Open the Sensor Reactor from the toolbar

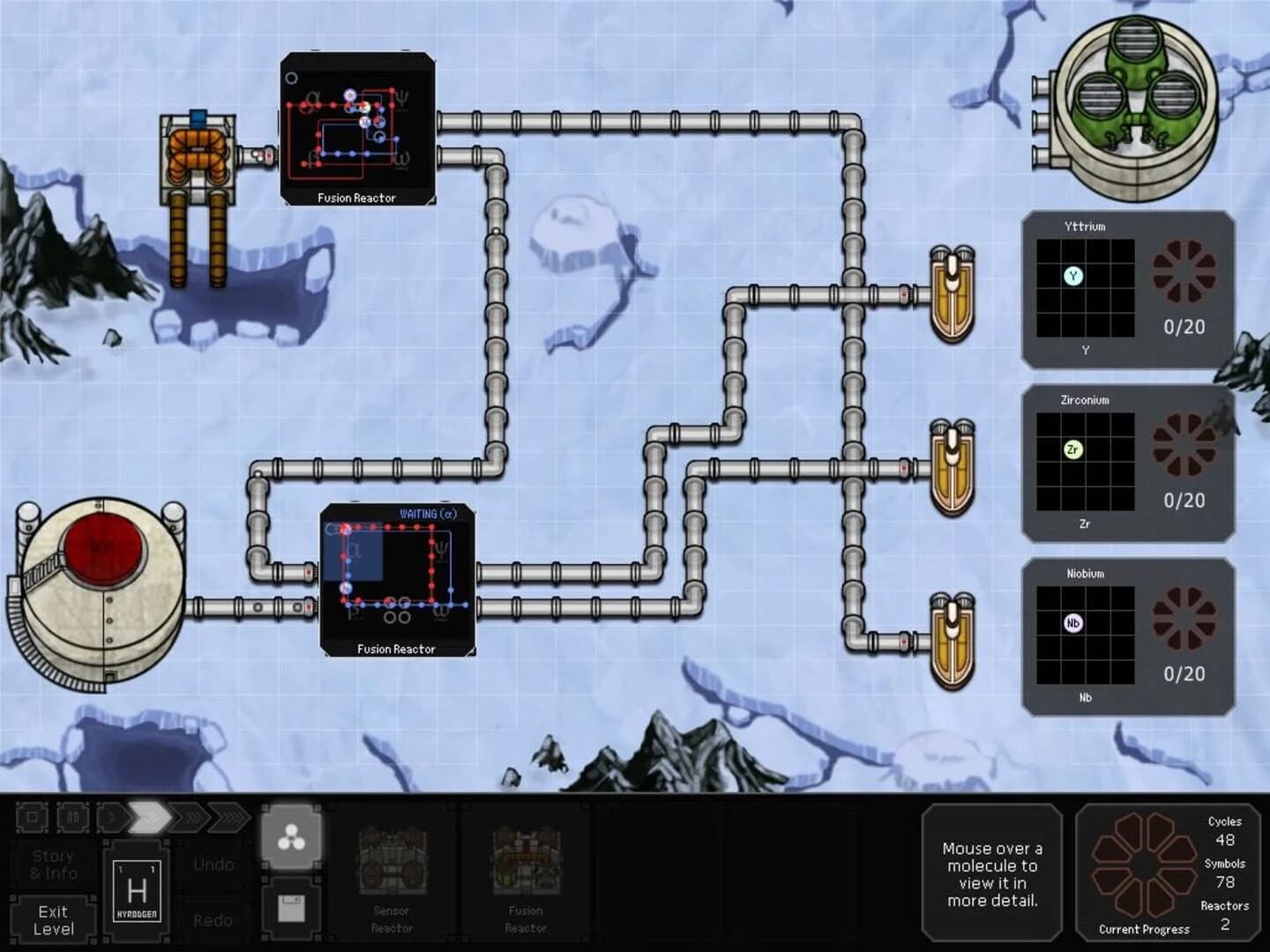pyautogui.click(x=391, y=873)
